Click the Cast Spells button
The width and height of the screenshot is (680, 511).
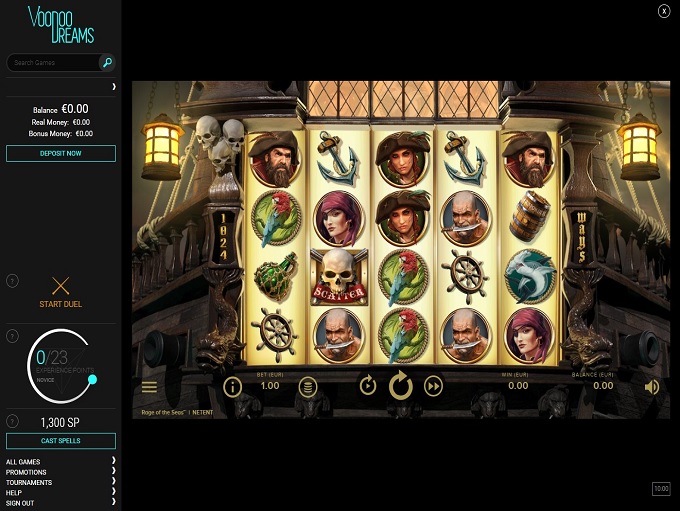click(x=61, y=441)
